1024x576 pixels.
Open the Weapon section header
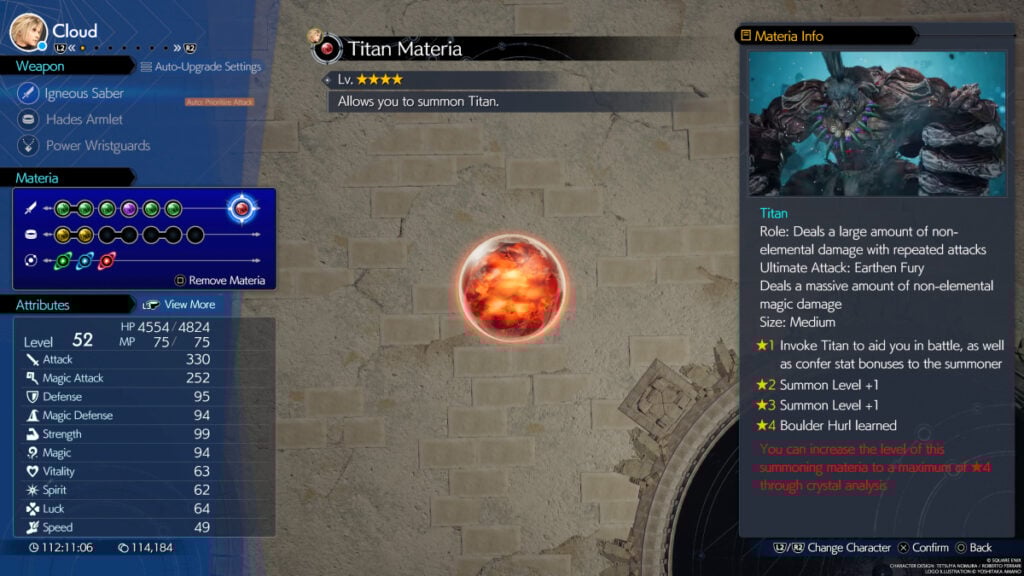point(40,66)
